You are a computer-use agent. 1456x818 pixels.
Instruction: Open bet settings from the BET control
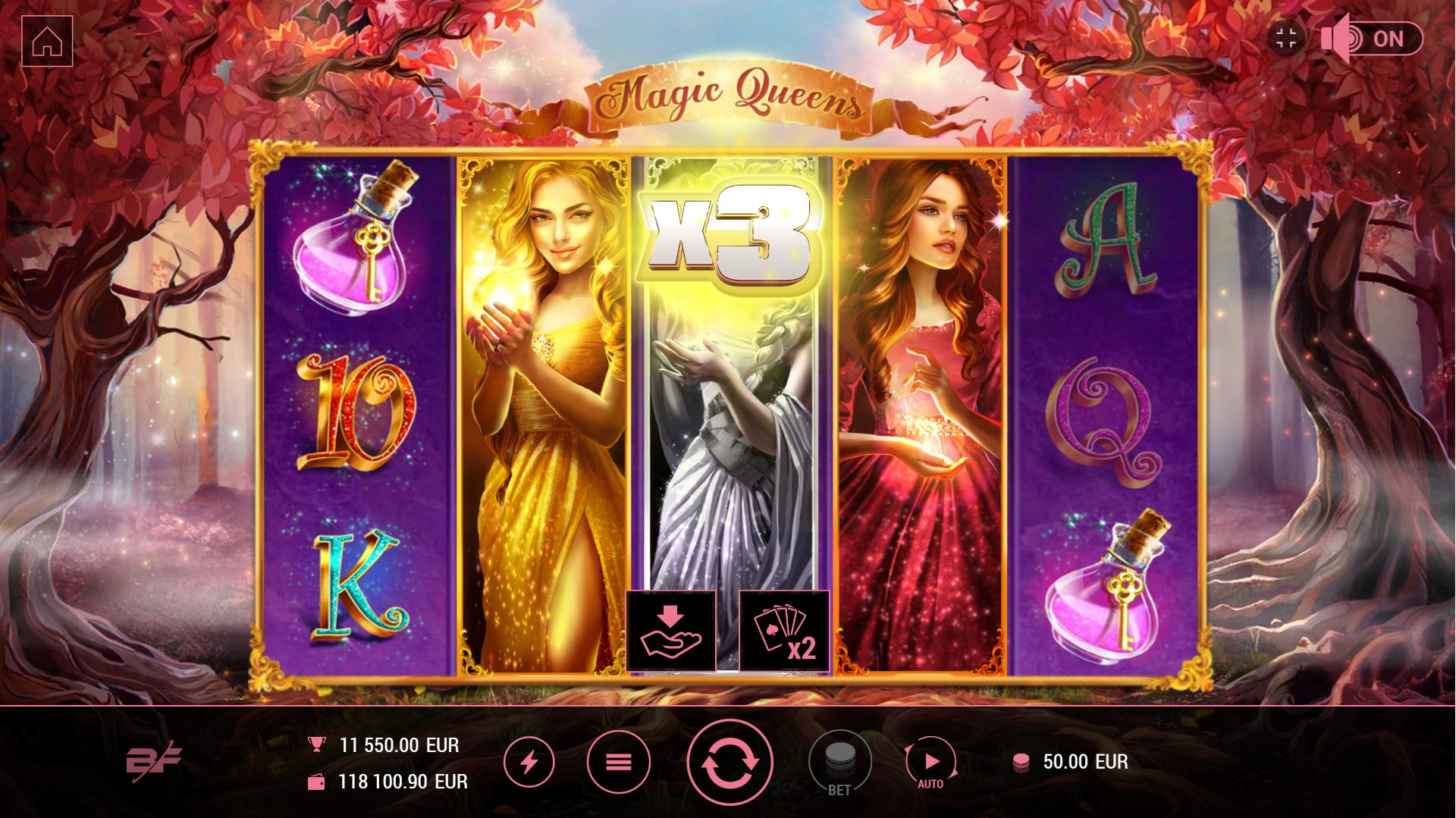(839, 758)
